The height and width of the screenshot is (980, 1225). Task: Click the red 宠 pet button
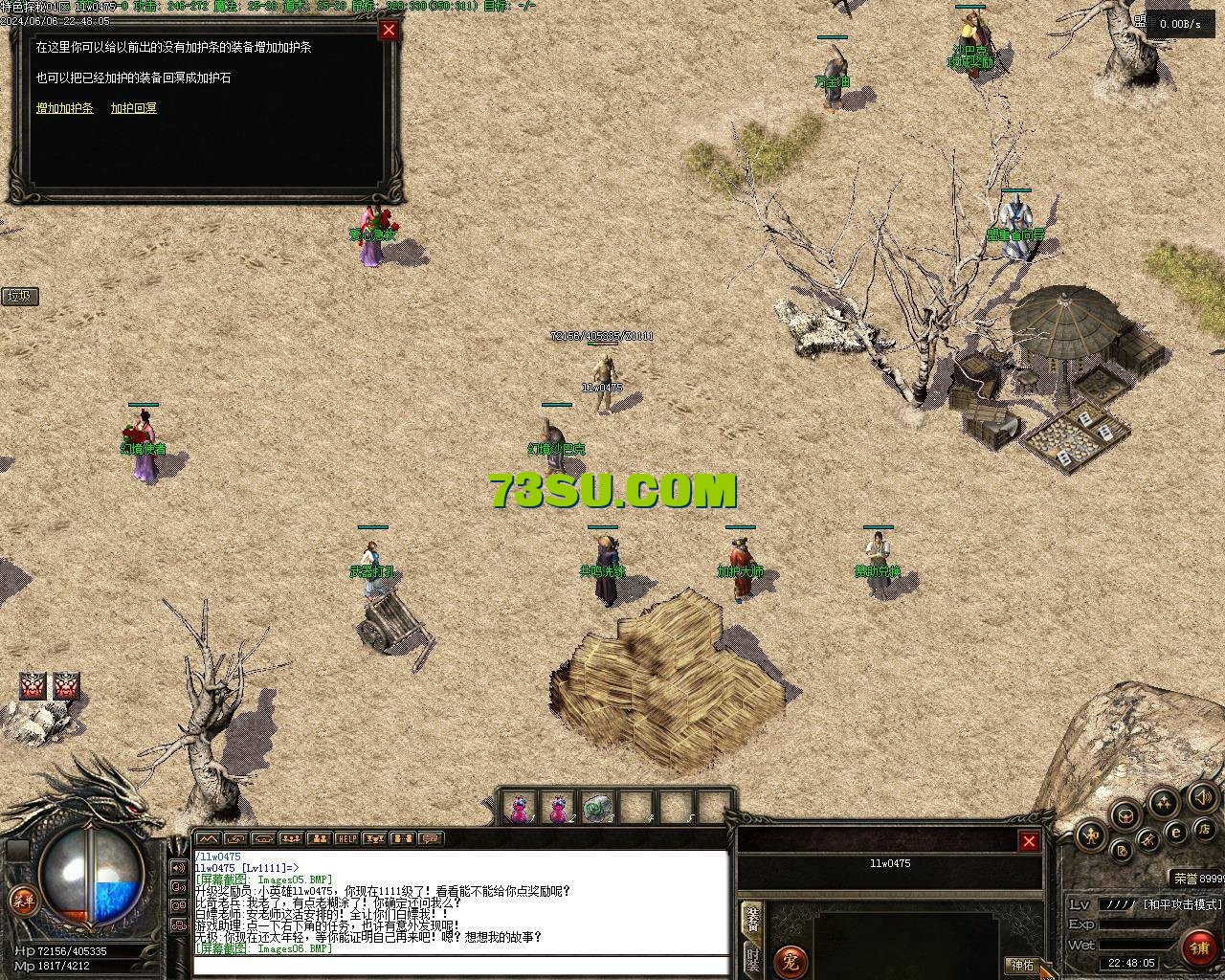[x=791, y=960]
